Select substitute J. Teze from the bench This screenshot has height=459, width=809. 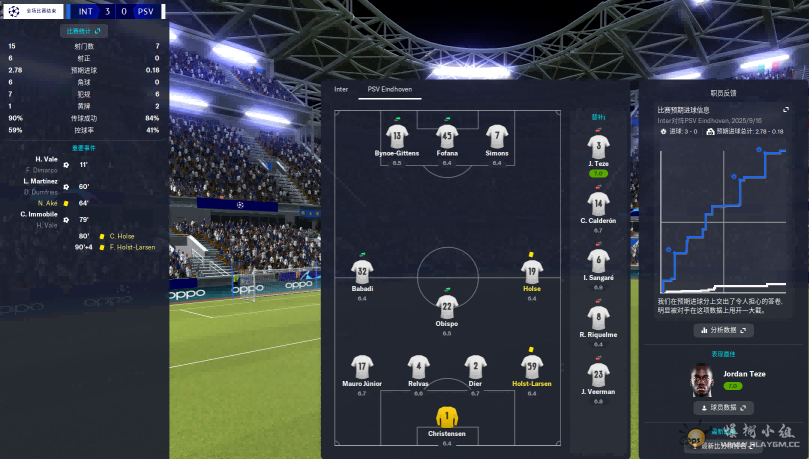(598, 147)
